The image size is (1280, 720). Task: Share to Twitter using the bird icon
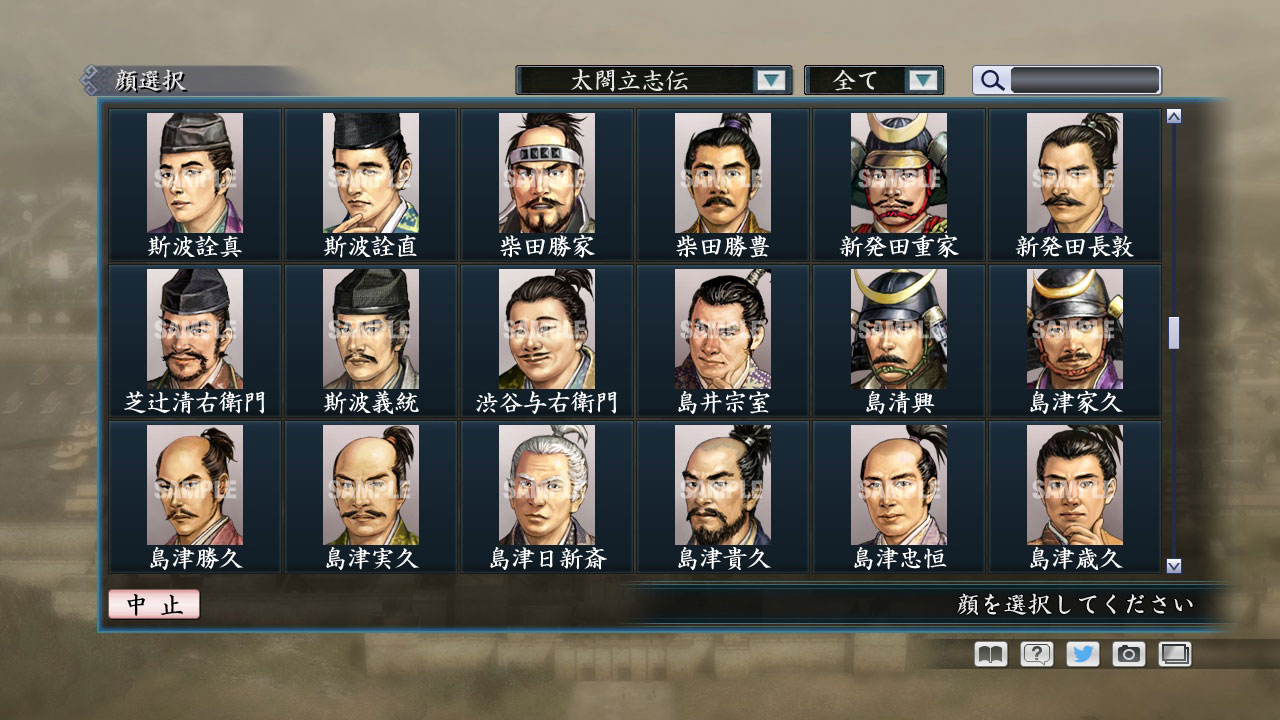tap(1081, 654)
